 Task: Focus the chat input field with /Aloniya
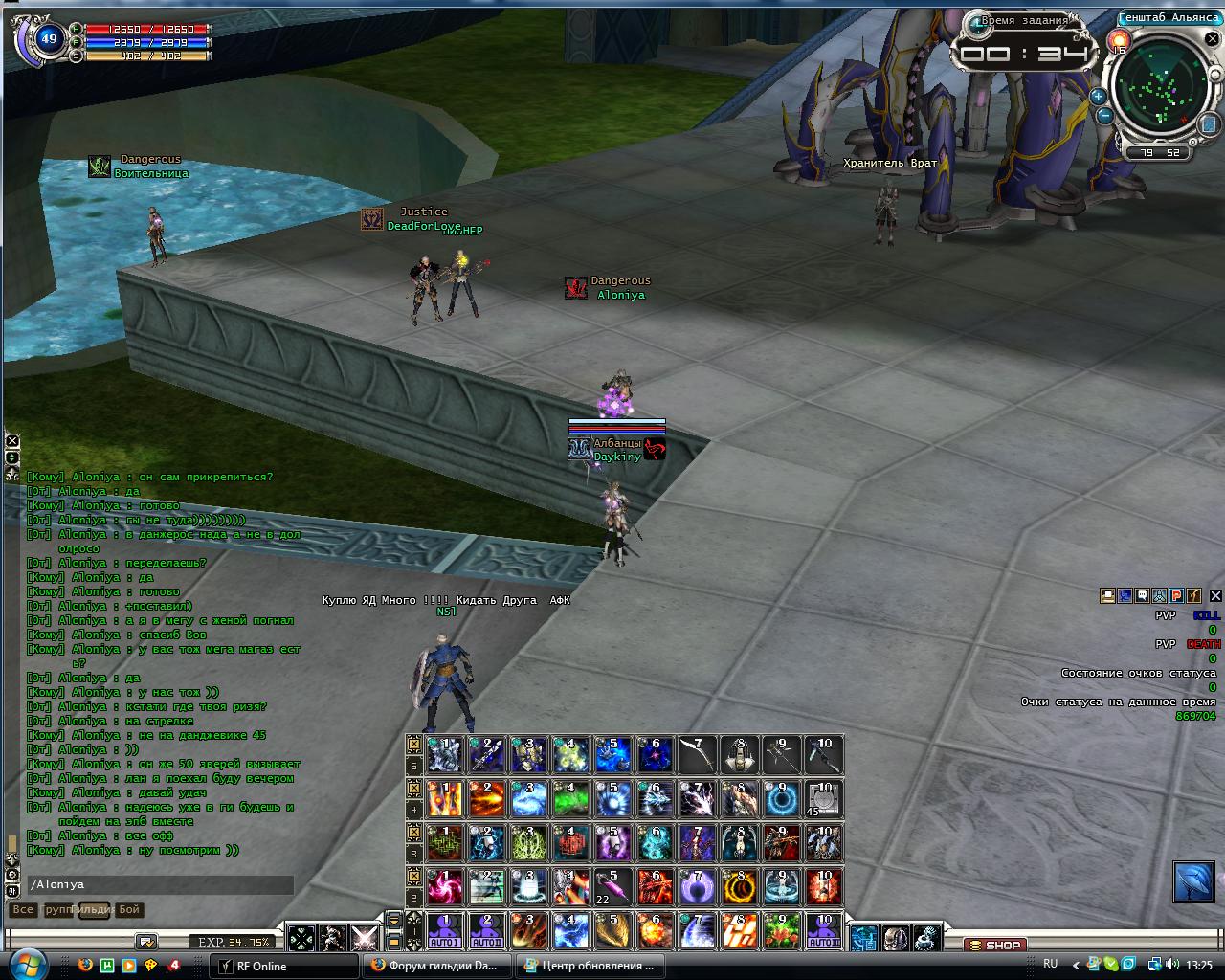point(158,885)
